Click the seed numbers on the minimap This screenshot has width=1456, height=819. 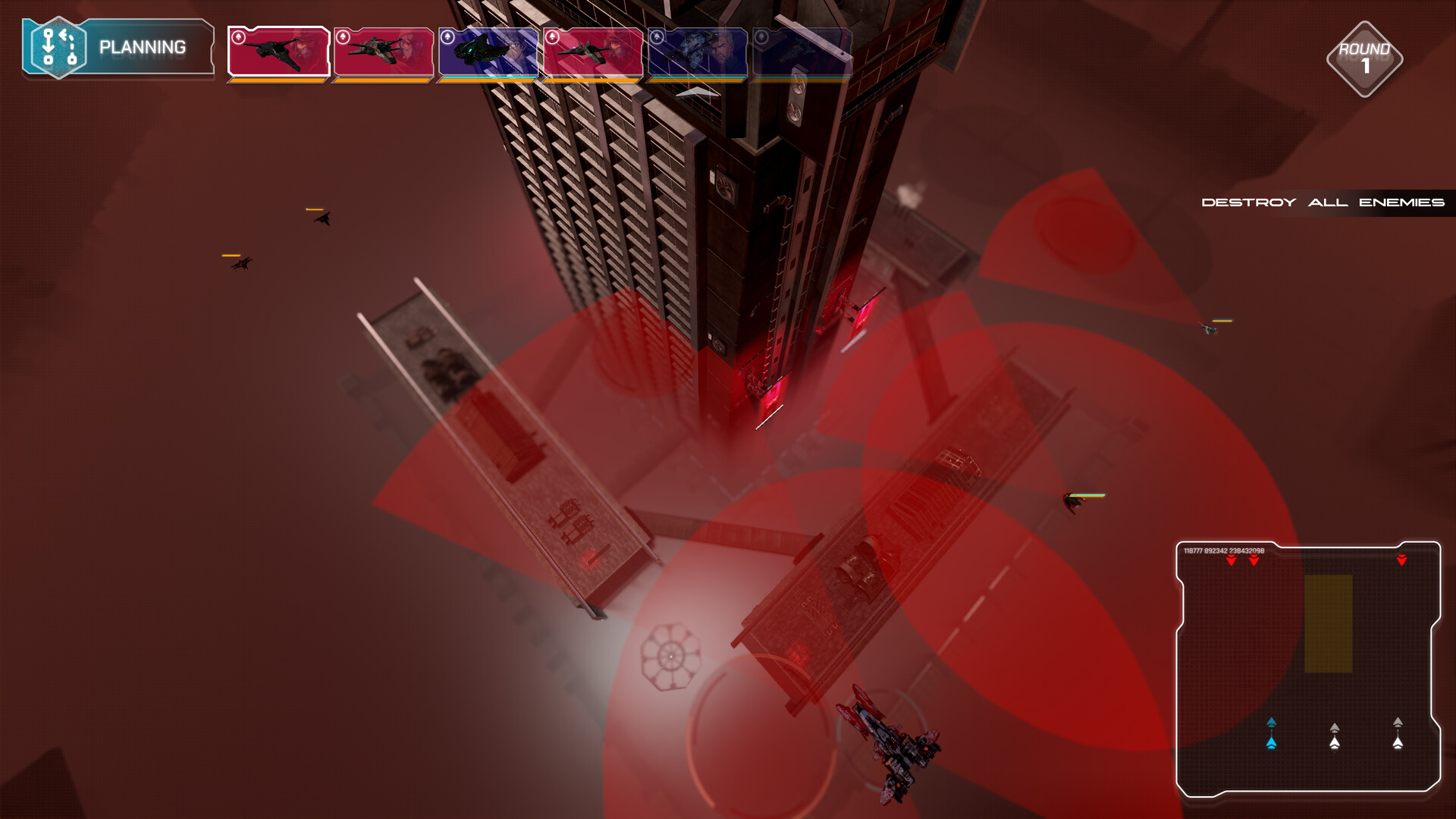pyautogui.click(x=1223, y=551)
